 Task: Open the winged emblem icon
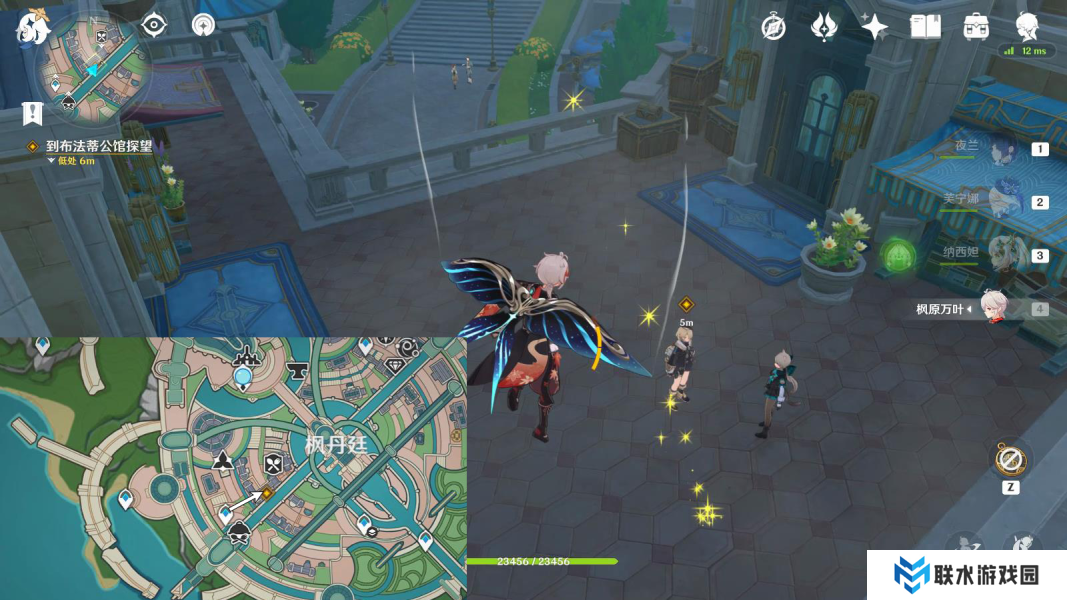coord(824,27)
